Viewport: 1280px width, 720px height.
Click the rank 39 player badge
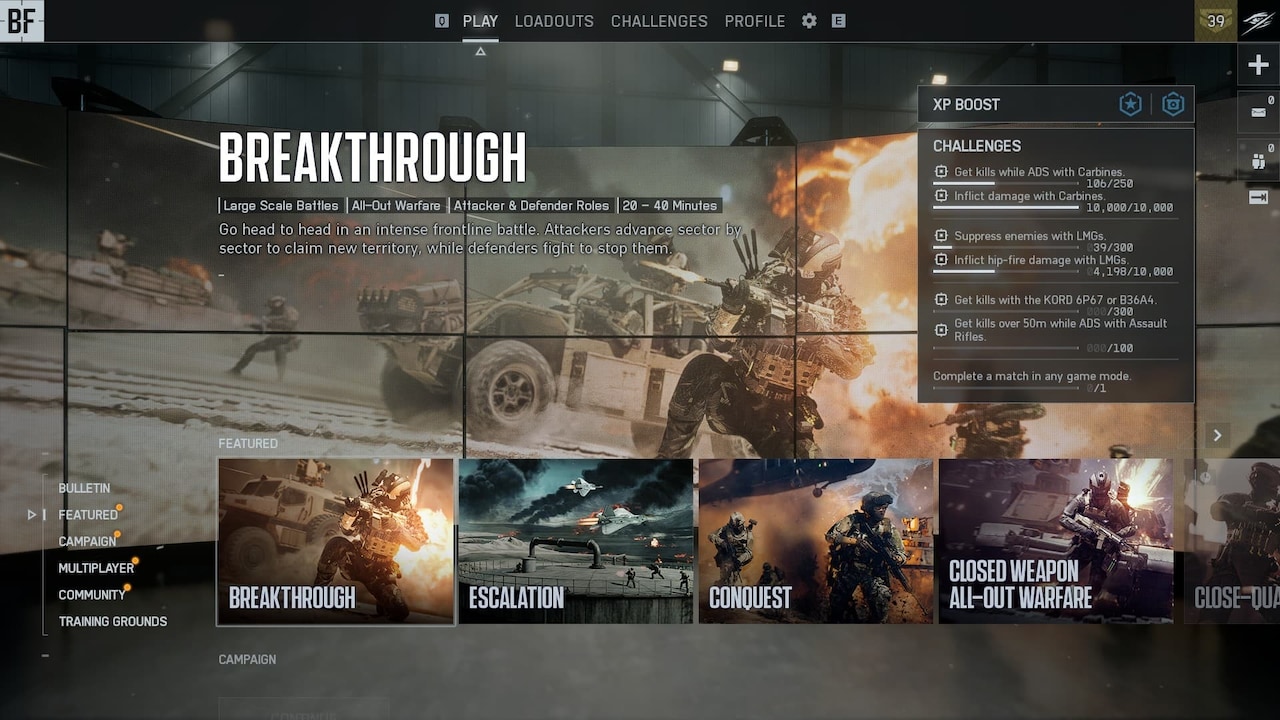pos(1216,21)
